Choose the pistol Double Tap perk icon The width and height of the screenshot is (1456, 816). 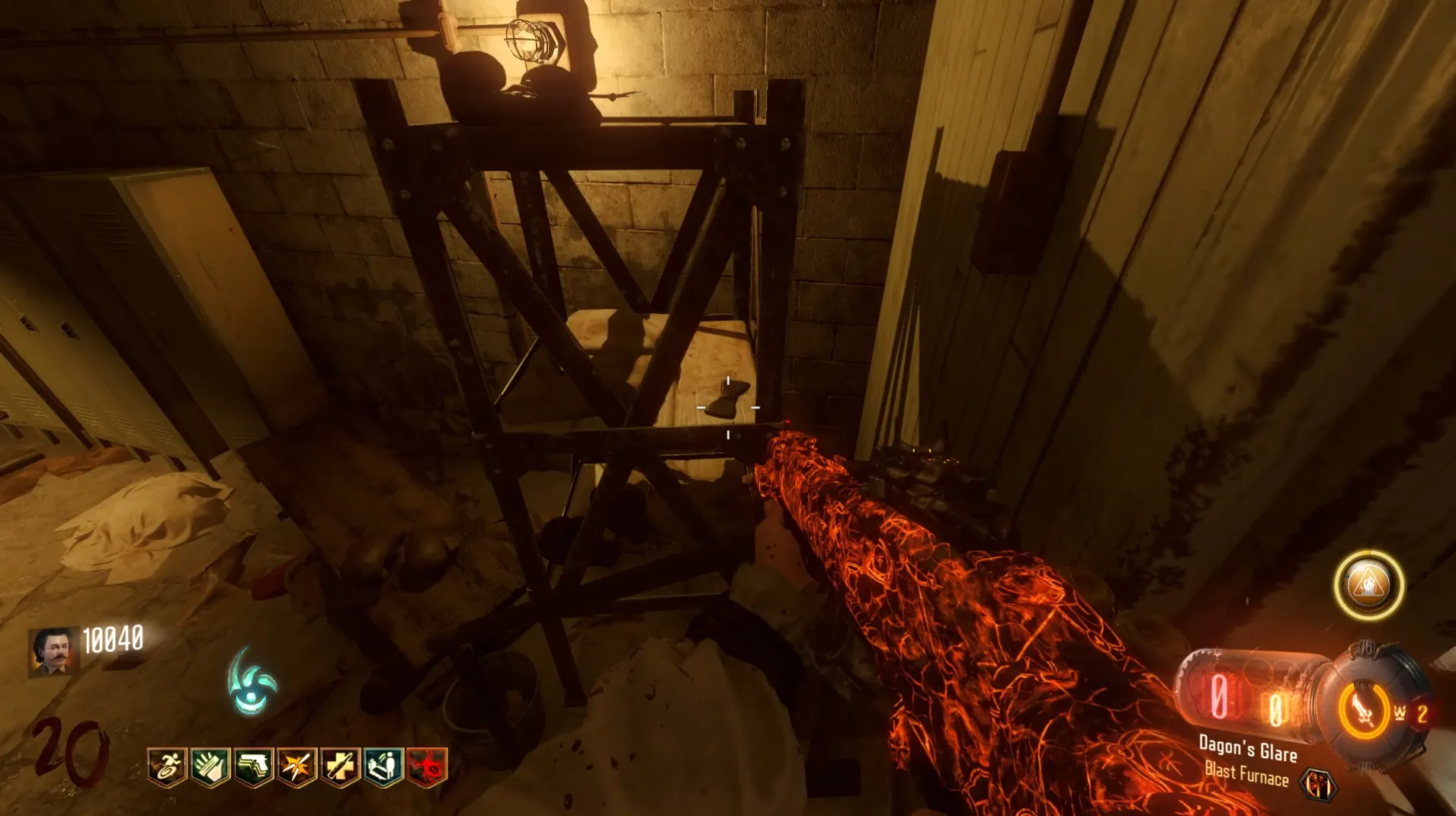point(253,766)
